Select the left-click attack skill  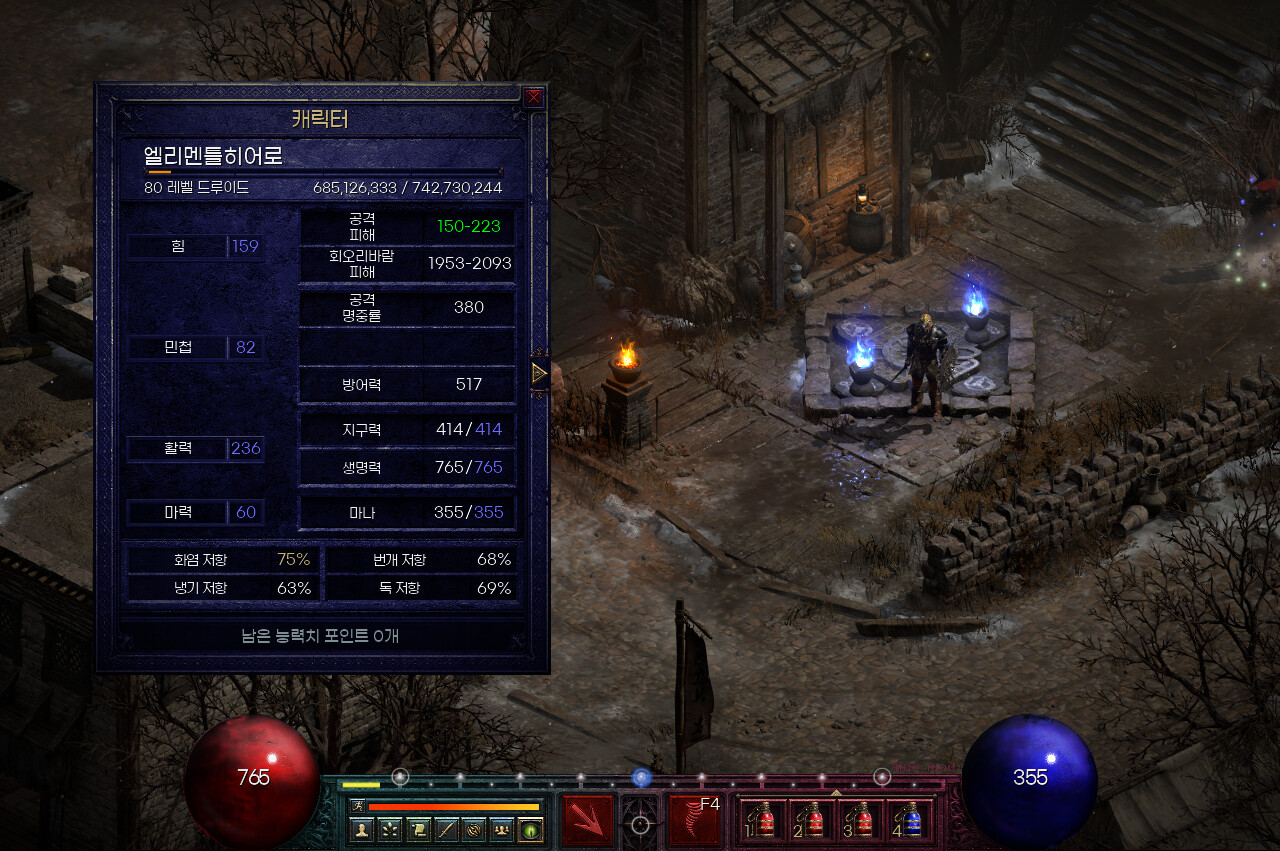point(587,820)
